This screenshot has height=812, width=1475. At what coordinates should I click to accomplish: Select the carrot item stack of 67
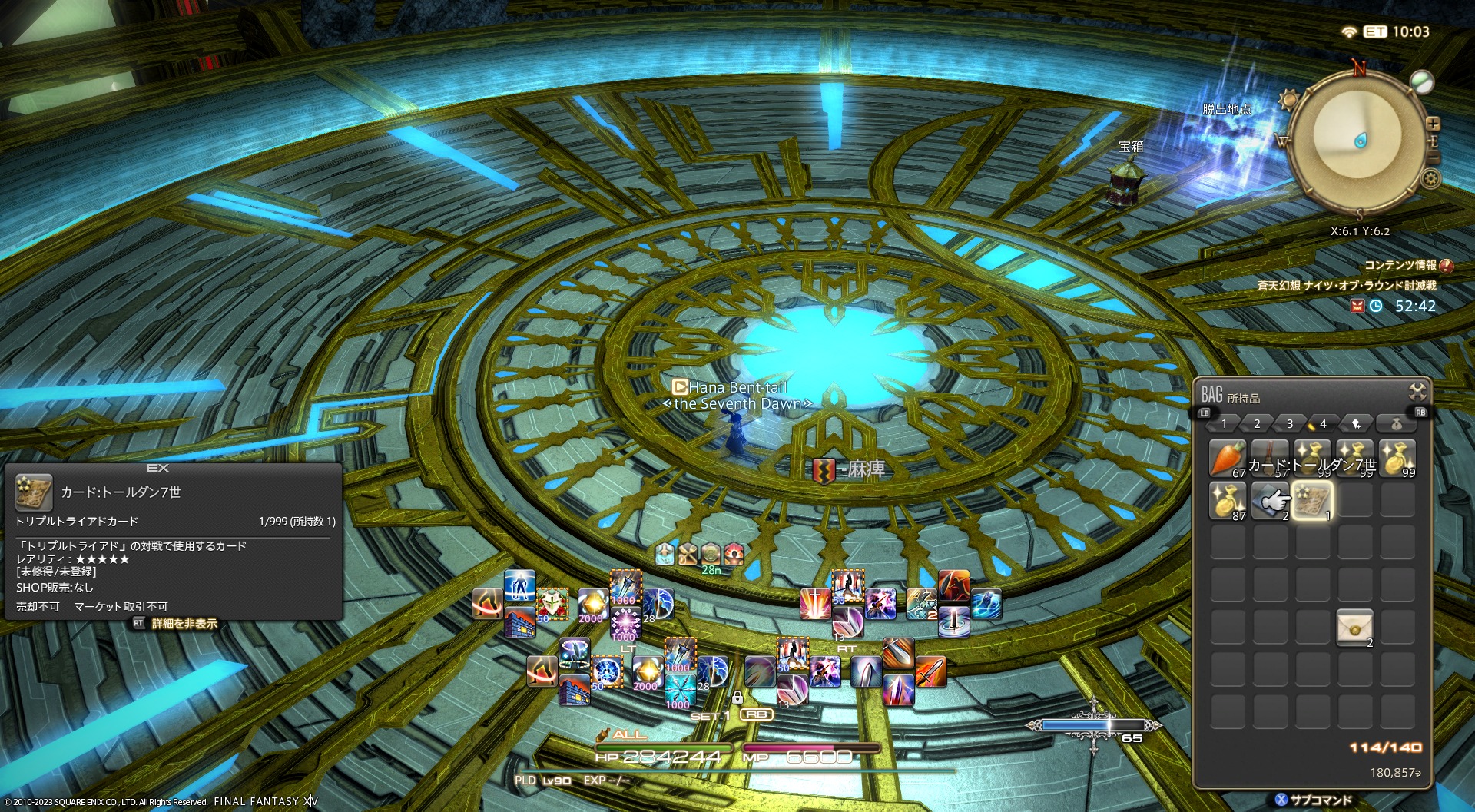coord(1227,458)
